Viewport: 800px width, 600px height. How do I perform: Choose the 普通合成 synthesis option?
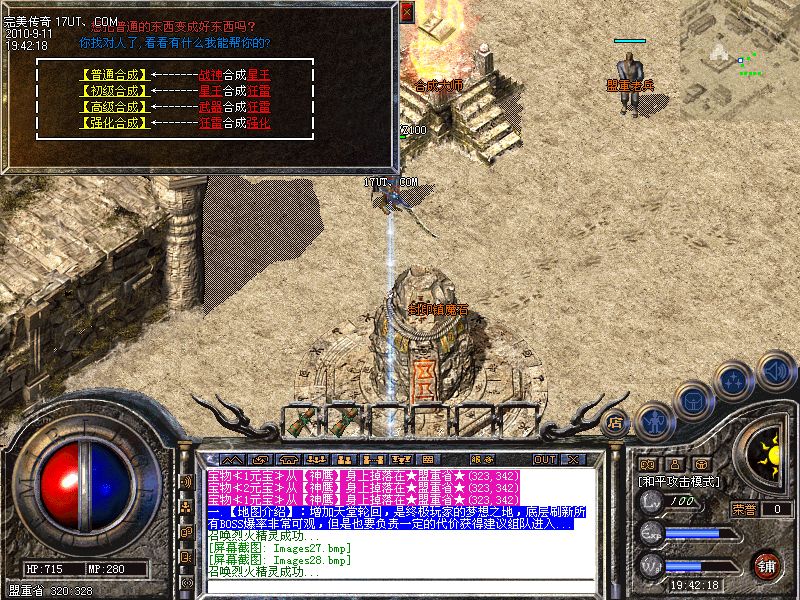pyautogui.click(x=112, y=74)
